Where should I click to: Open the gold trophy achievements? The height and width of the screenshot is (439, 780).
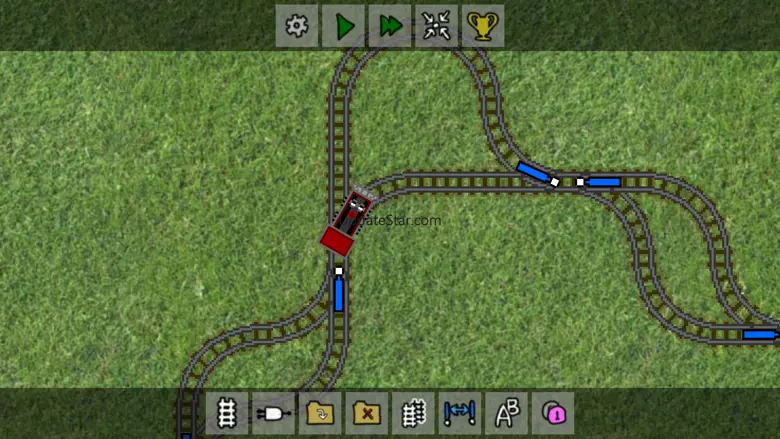(483, 26)
